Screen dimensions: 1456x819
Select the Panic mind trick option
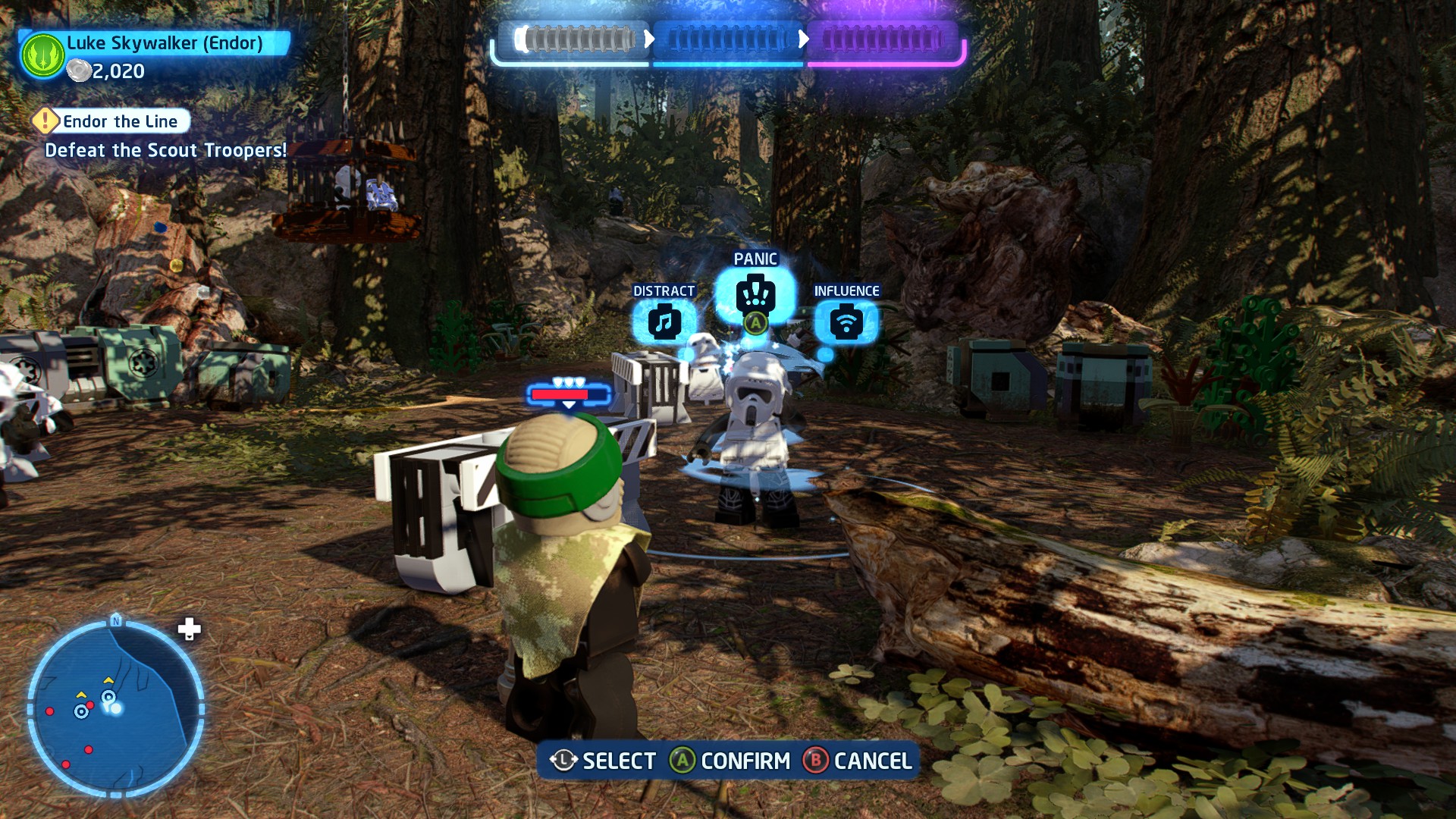click(x=755, y=293)
